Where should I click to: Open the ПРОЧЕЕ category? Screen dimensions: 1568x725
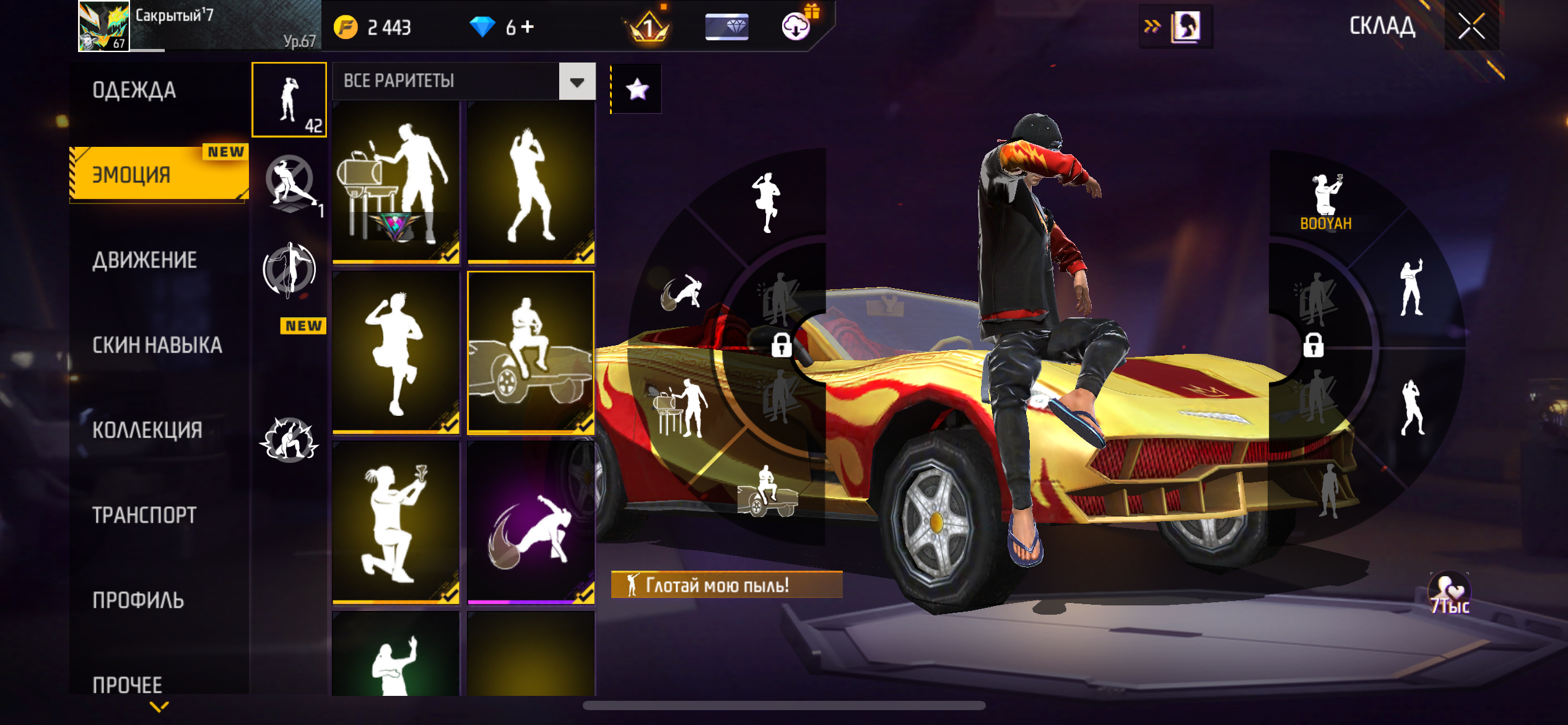pyautogui.click(x=128, y=684)
